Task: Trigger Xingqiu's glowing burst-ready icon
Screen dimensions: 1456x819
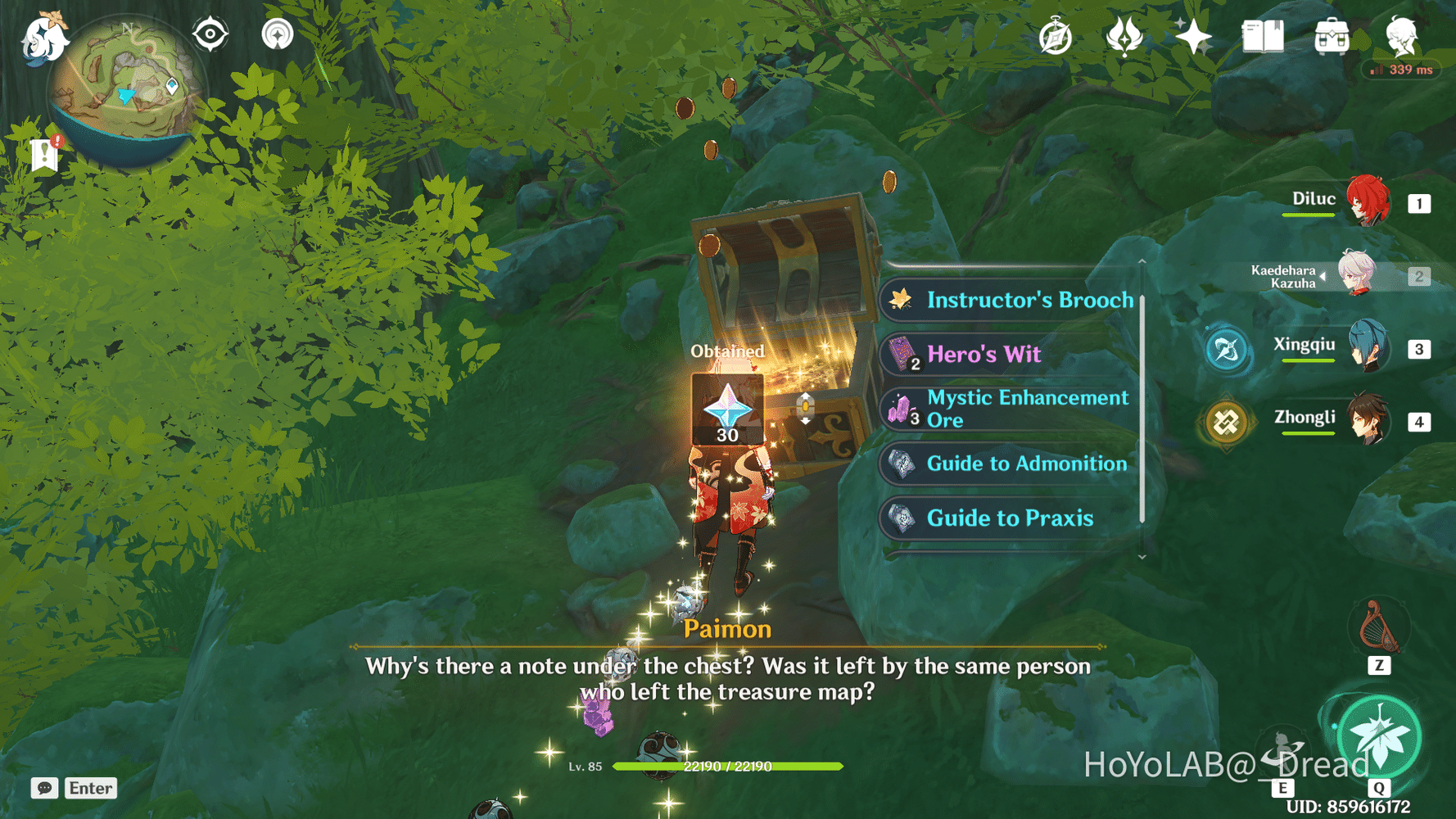Action: tap(1227, 348)
